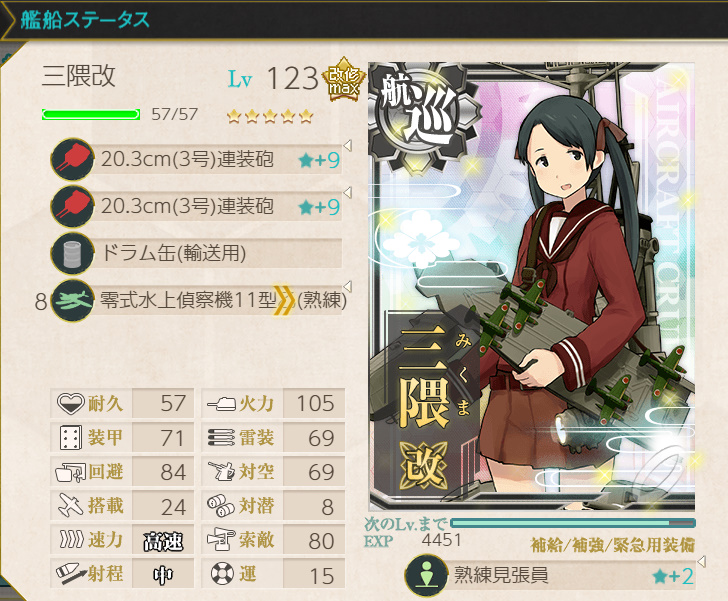Click the 三隈改 ship card portrait
This screenshot has width=728, height=601.
click(x=530, y=290)
